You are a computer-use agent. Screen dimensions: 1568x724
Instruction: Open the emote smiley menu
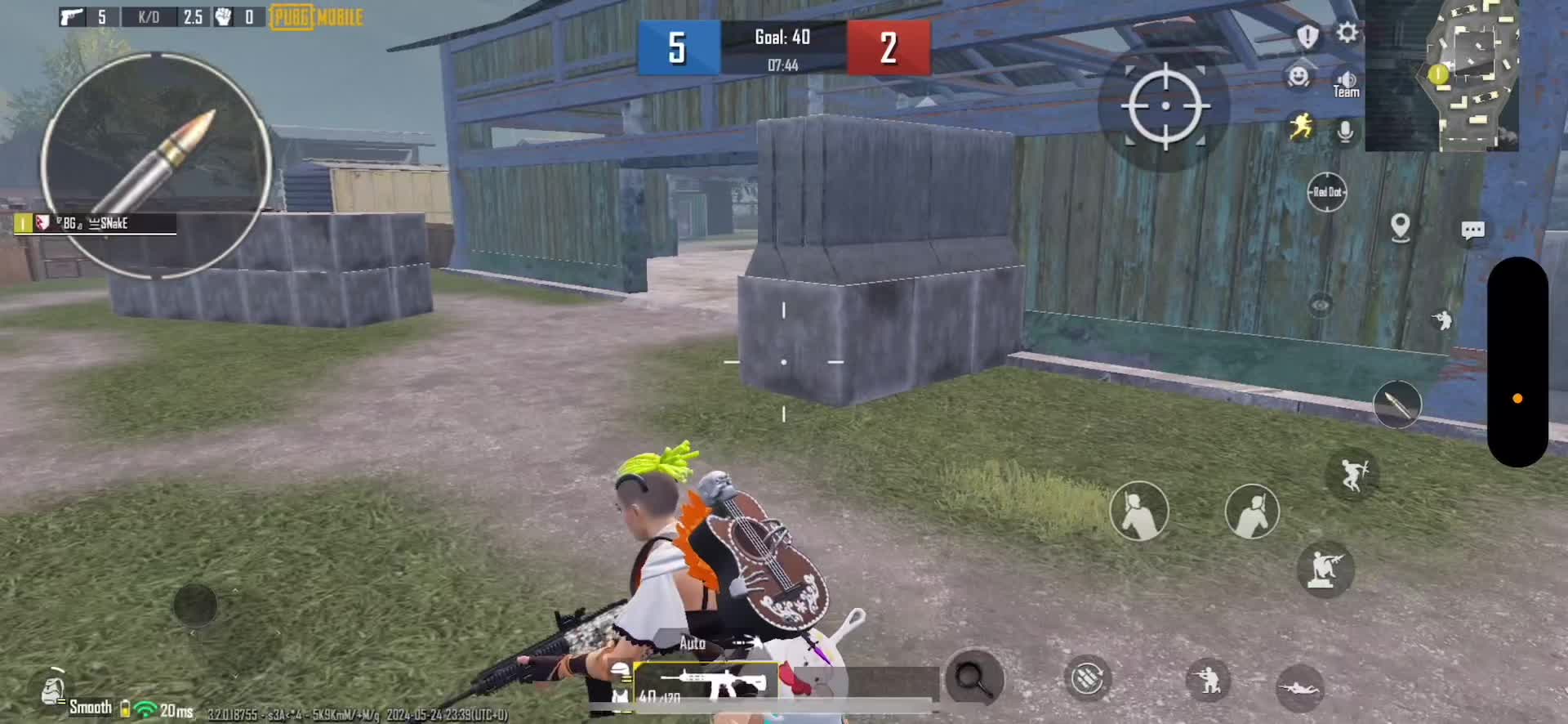tap(1298, 77)
